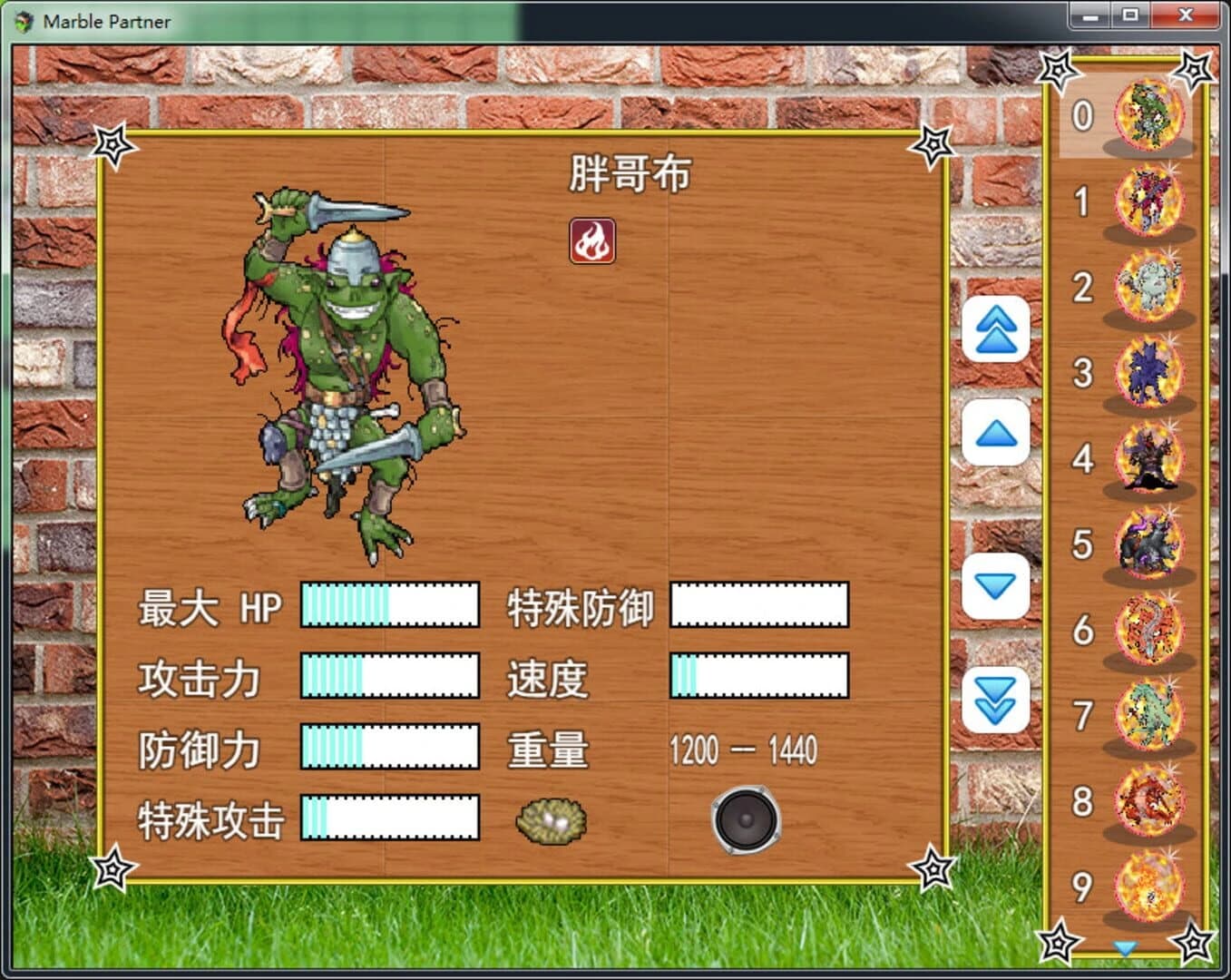Click the weight range 1200 - 1440
The image size is (1231, 980).
click(744, 750)
